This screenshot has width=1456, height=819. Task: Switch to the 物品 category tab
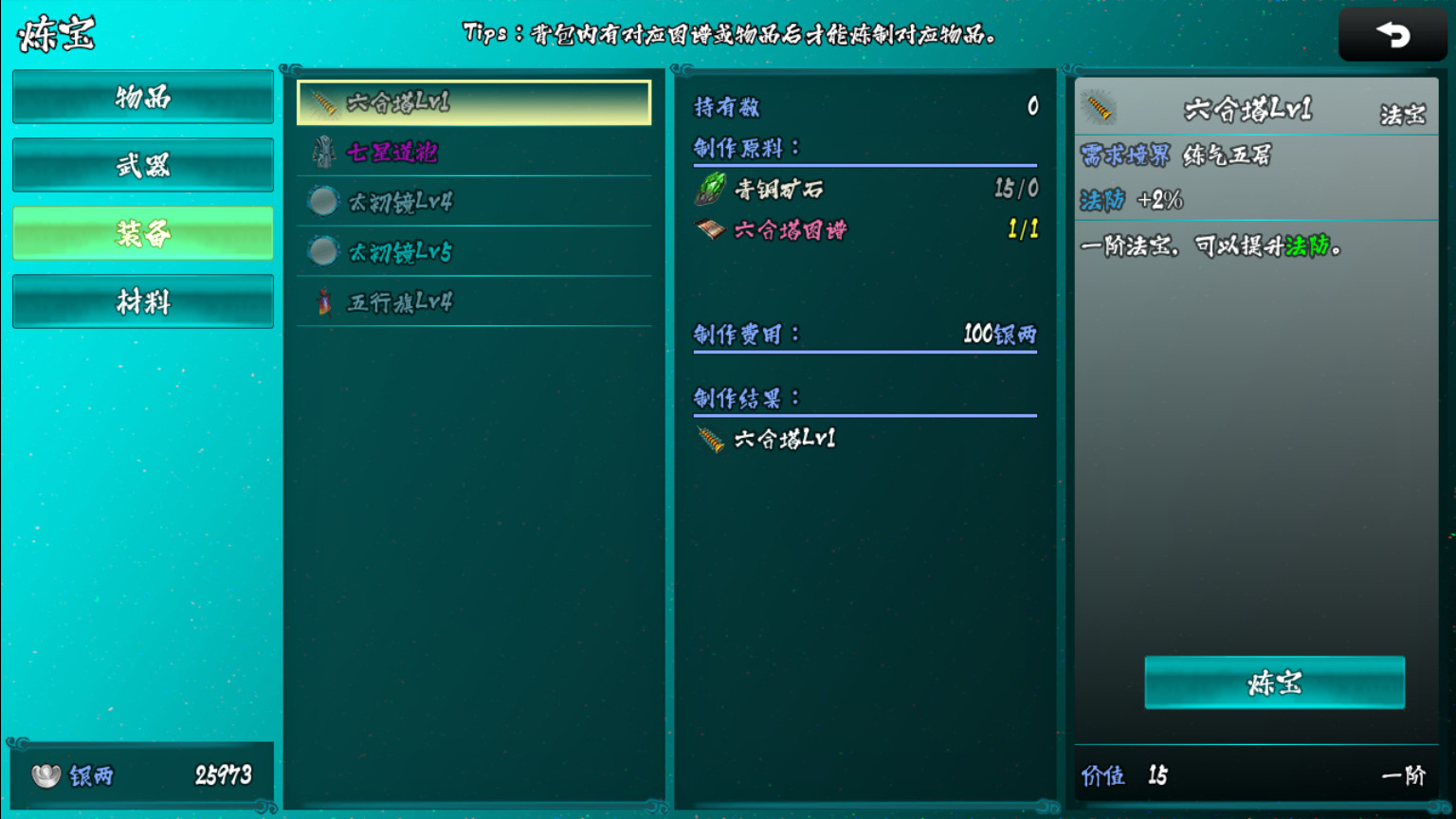(142, 97)
